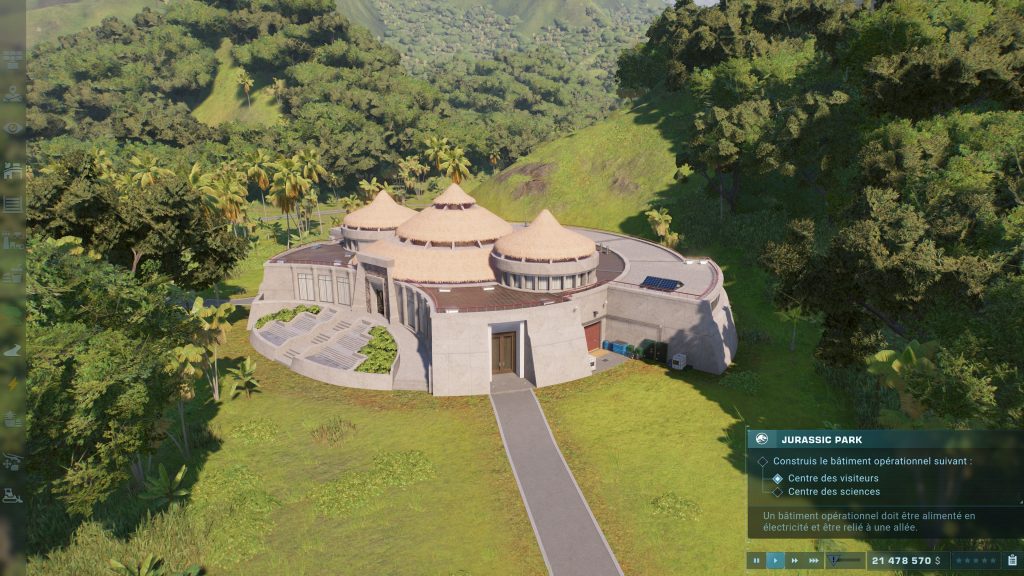The width and height of the screenshot is (1024, 576).
Task: Select the bulldozer demolish tool
Action: pos(13,495)
